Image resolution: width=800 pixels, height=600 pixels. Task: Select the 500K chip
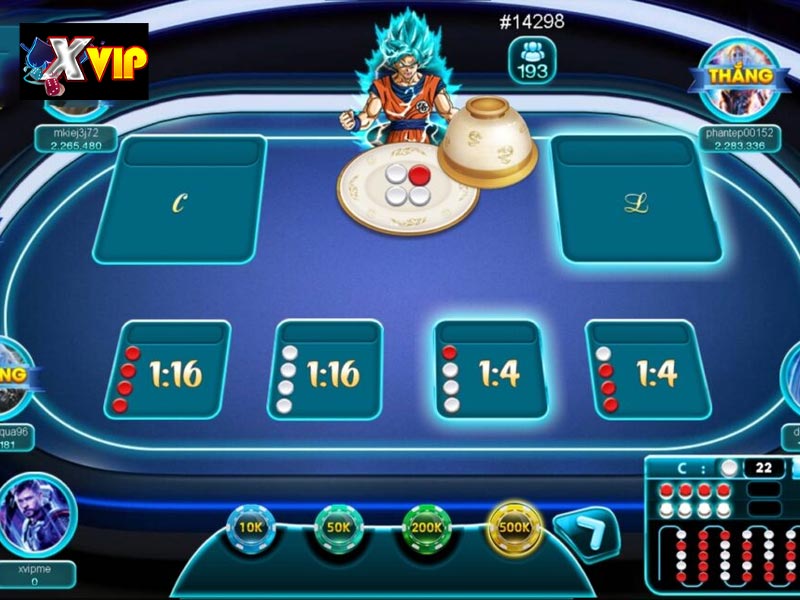[515, 527]
